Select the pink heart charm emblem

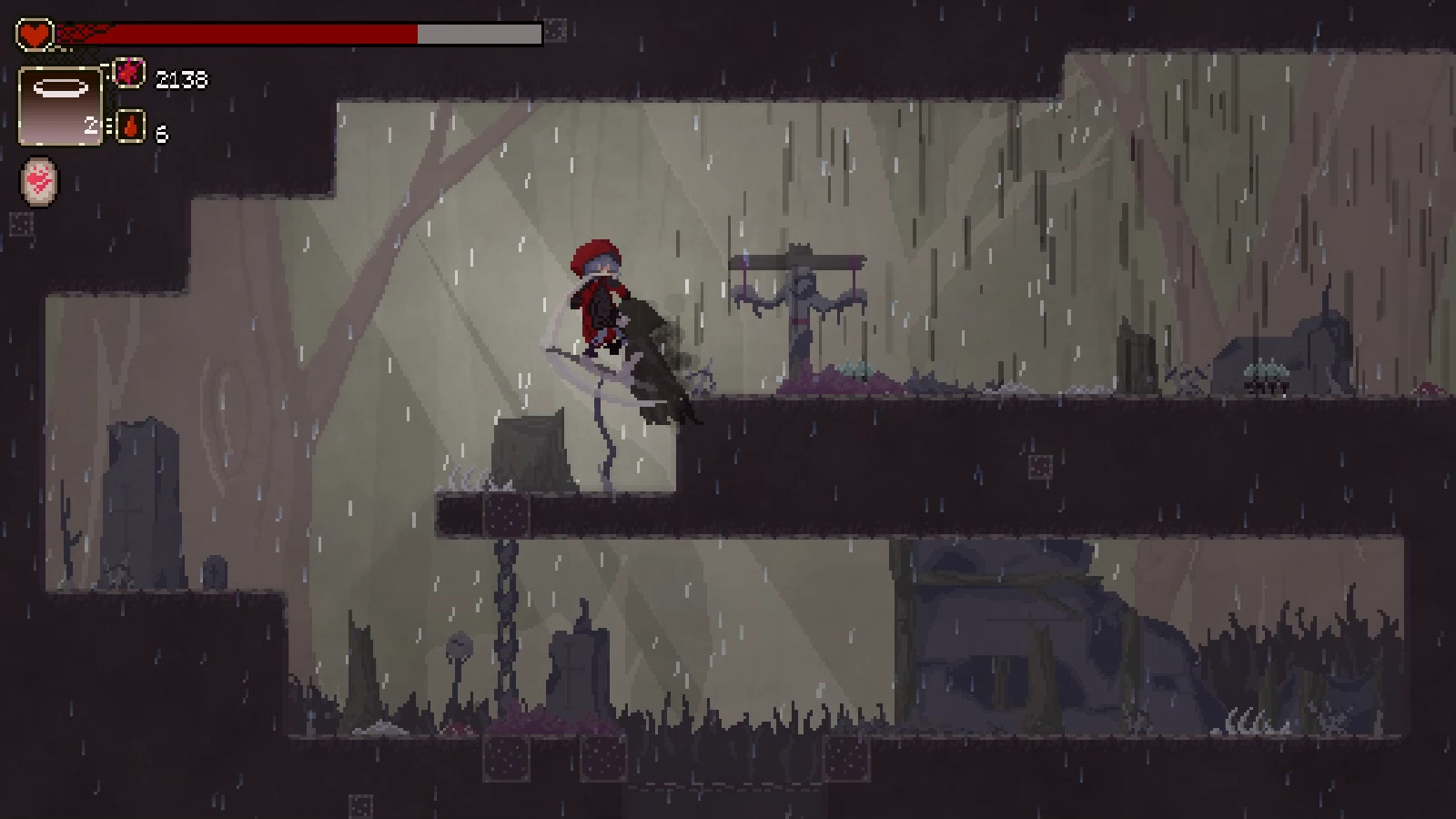pos(38,182)
